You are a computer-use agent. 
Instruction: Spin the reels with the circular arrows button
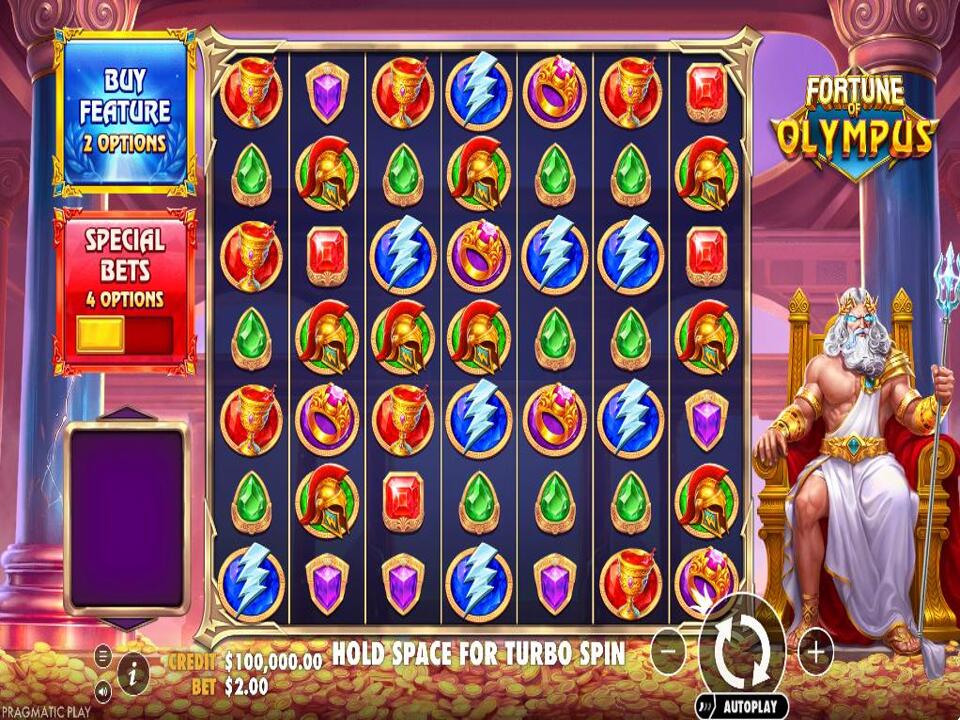(742, 651)
